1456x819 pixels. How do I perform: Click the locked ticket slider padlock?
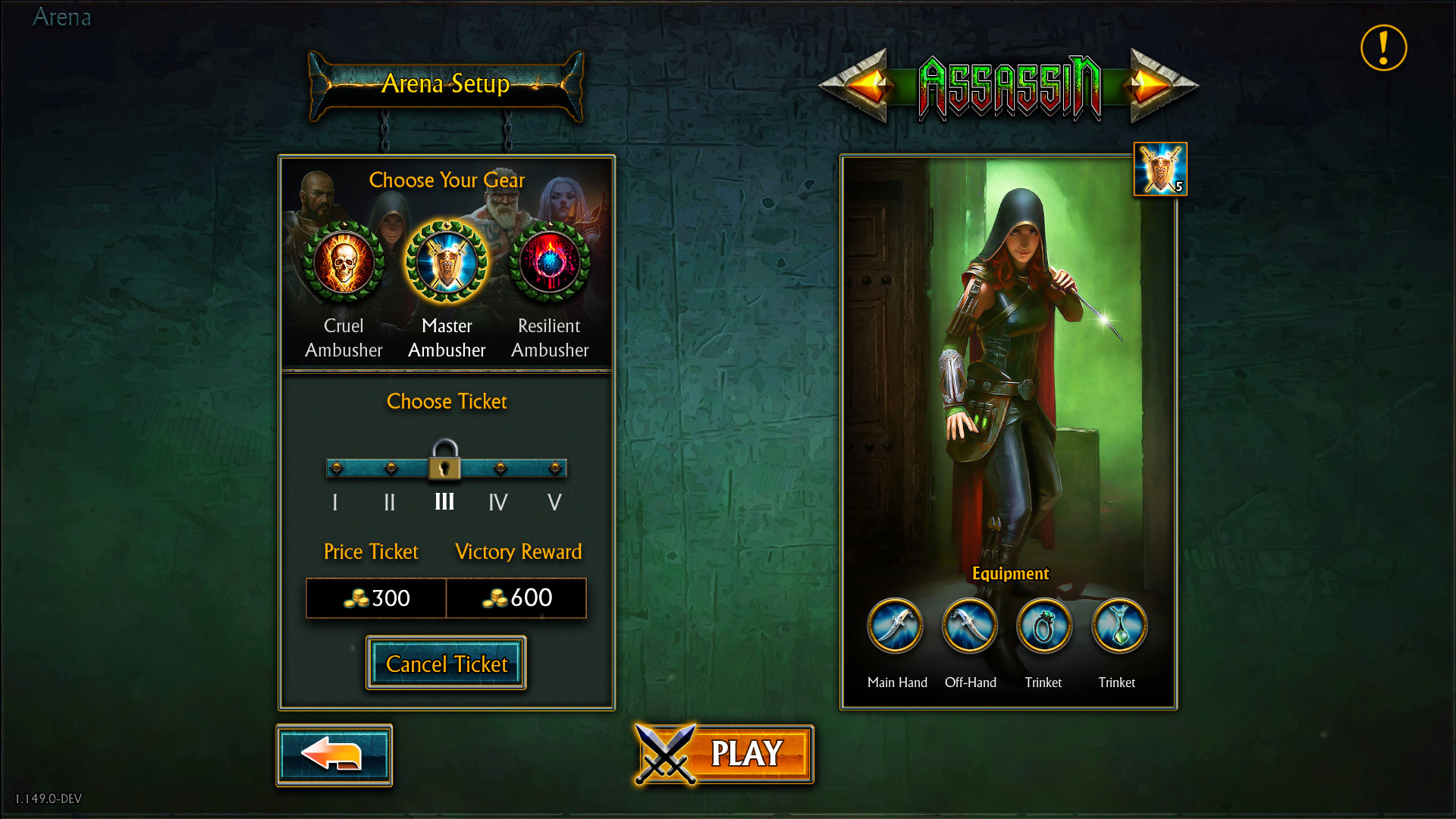(x=446, y=464)
